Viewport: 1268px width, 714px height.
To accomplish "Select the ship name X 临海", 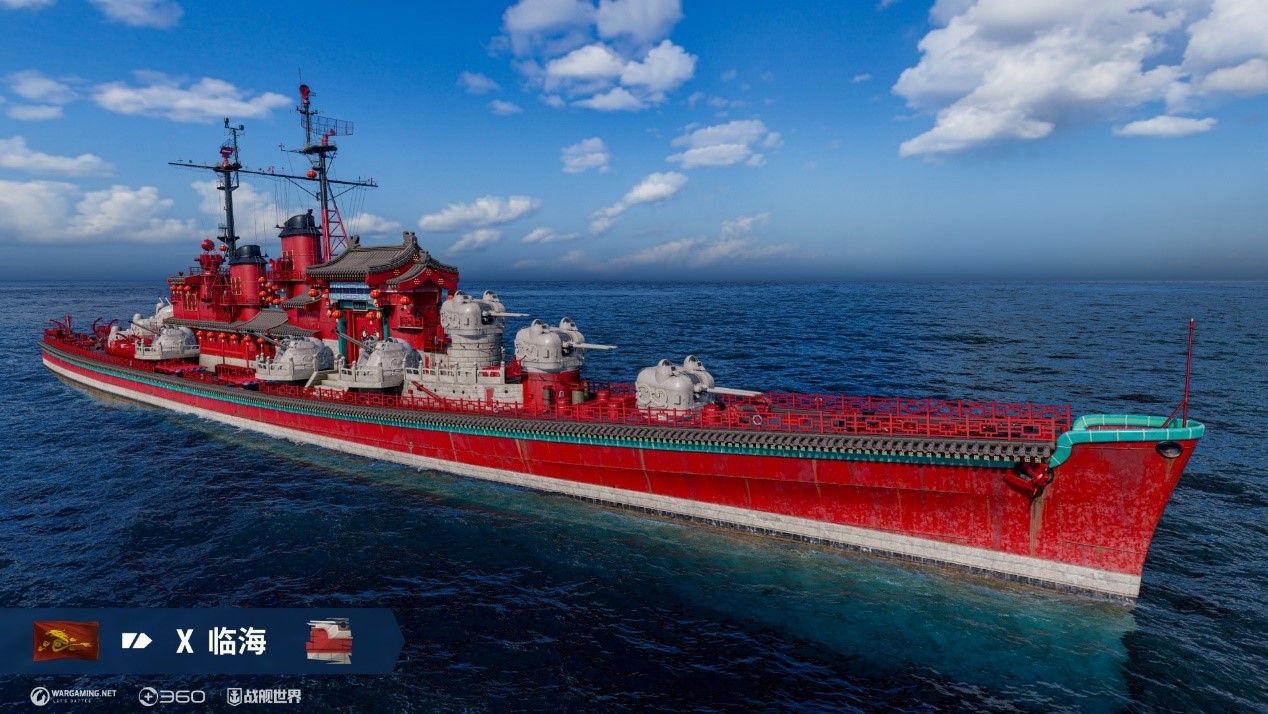I will [222, 641].
